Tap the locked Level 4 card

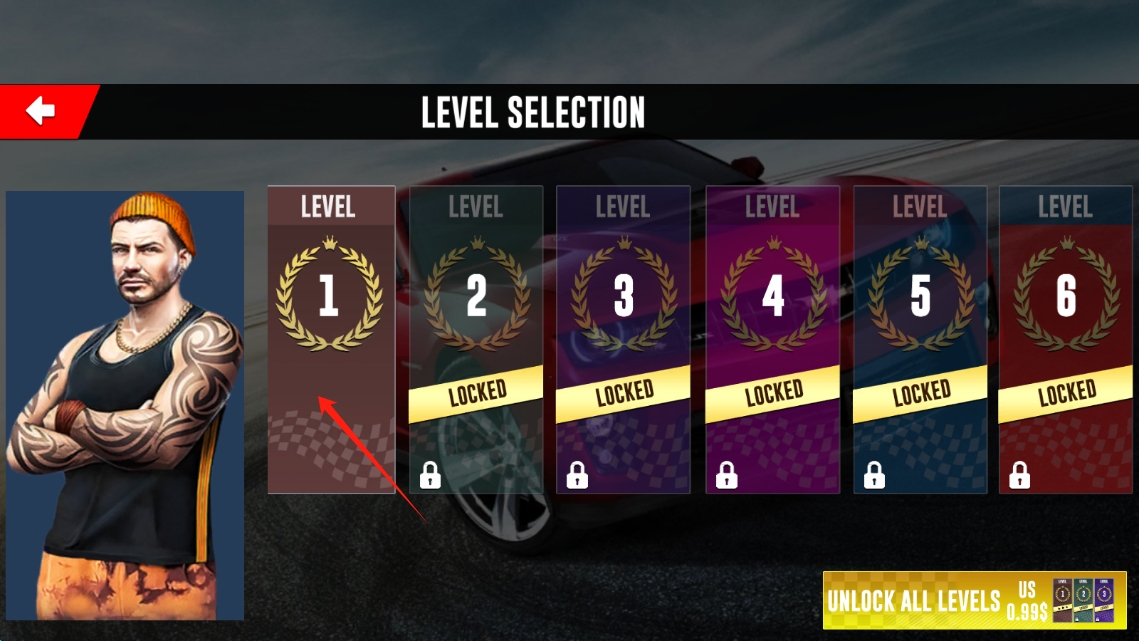[x=772, y=339]
